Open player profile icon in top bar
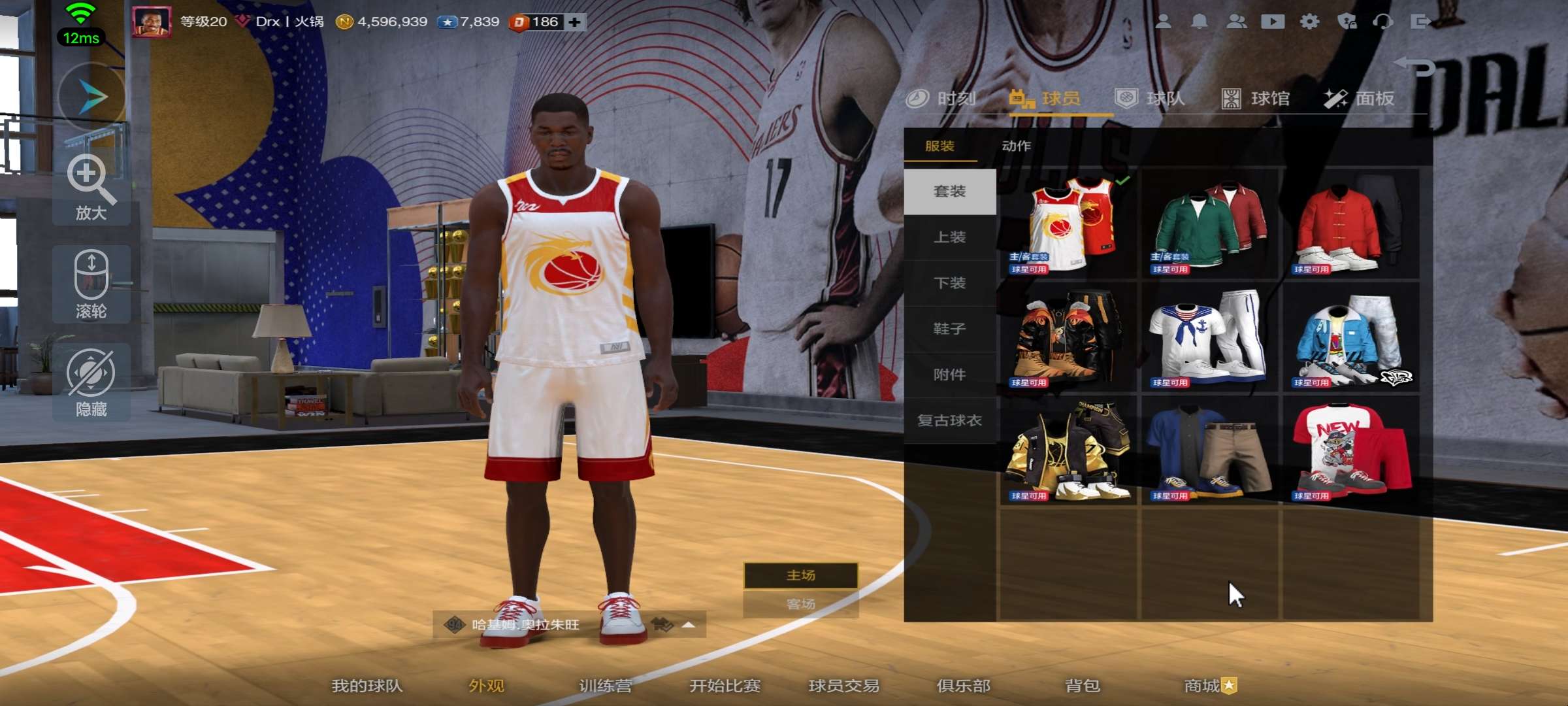 [1163, 22]
